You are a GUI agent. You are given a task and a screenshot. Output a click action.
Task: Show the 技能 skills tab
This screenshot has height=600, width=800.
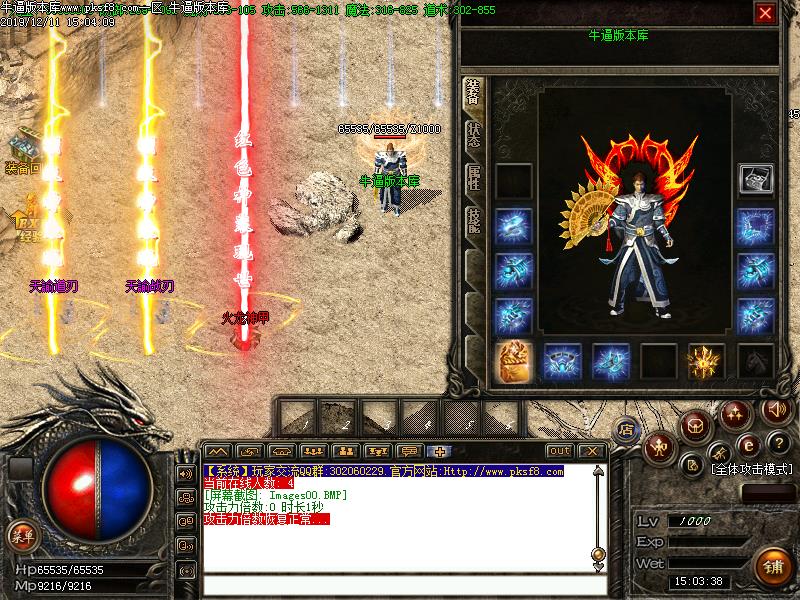pyautogui.click(x=473, y=221)
